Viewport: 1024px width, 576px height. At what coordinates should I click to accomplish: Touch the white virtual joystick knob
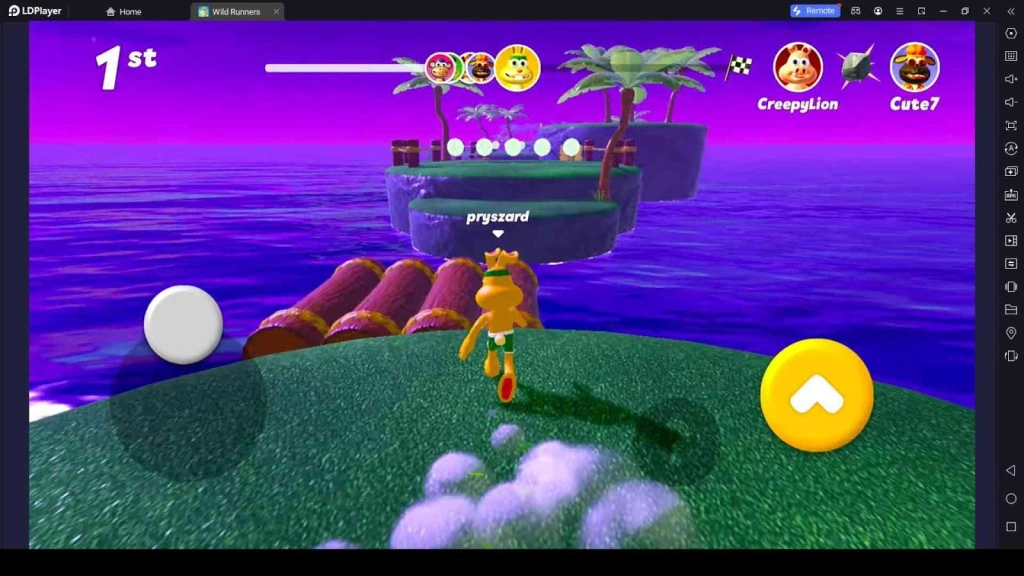[x=183, y=324]
